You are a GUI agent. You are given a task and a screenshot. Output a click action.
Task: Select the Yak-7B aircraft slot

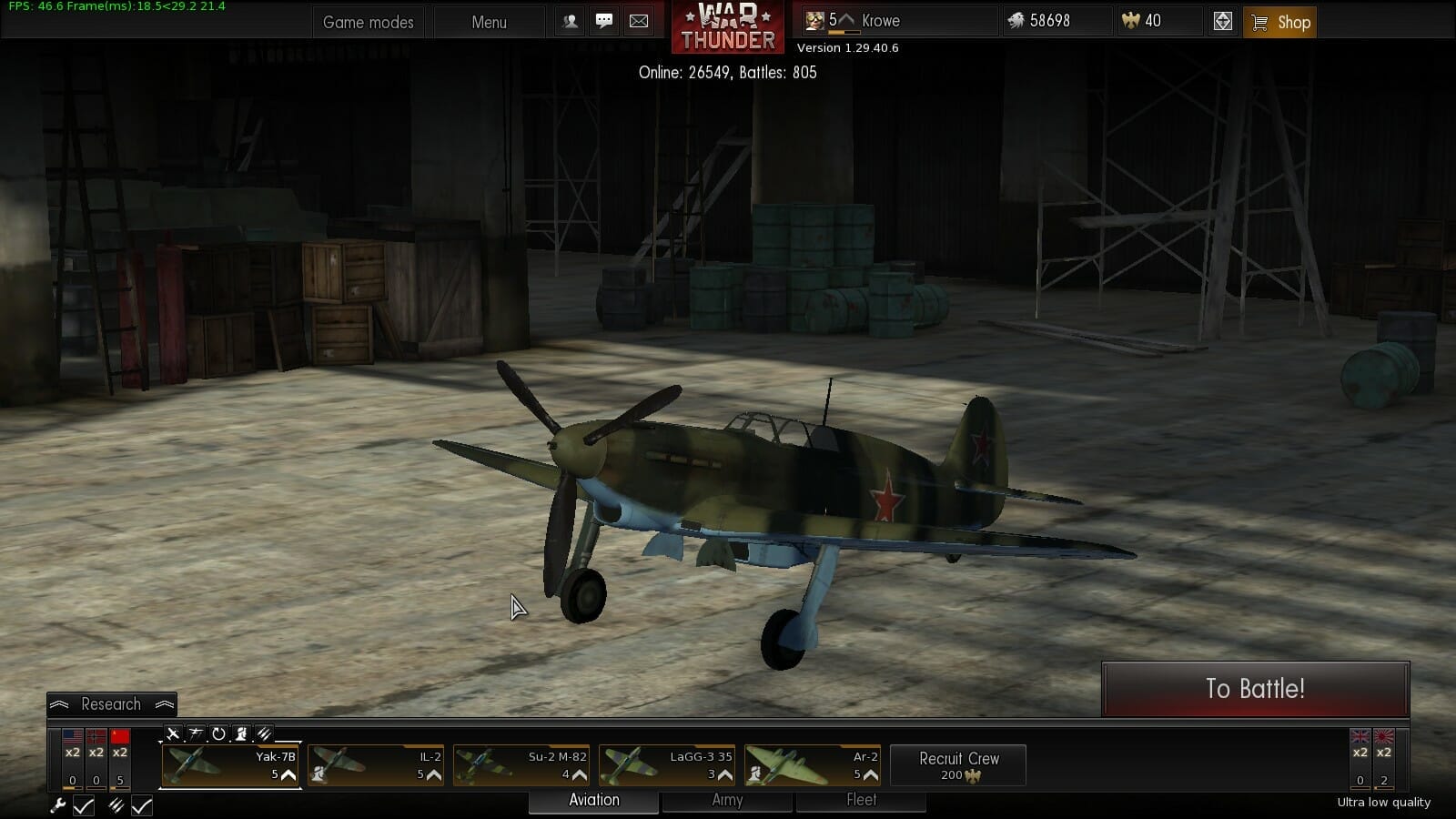point(231,765)
